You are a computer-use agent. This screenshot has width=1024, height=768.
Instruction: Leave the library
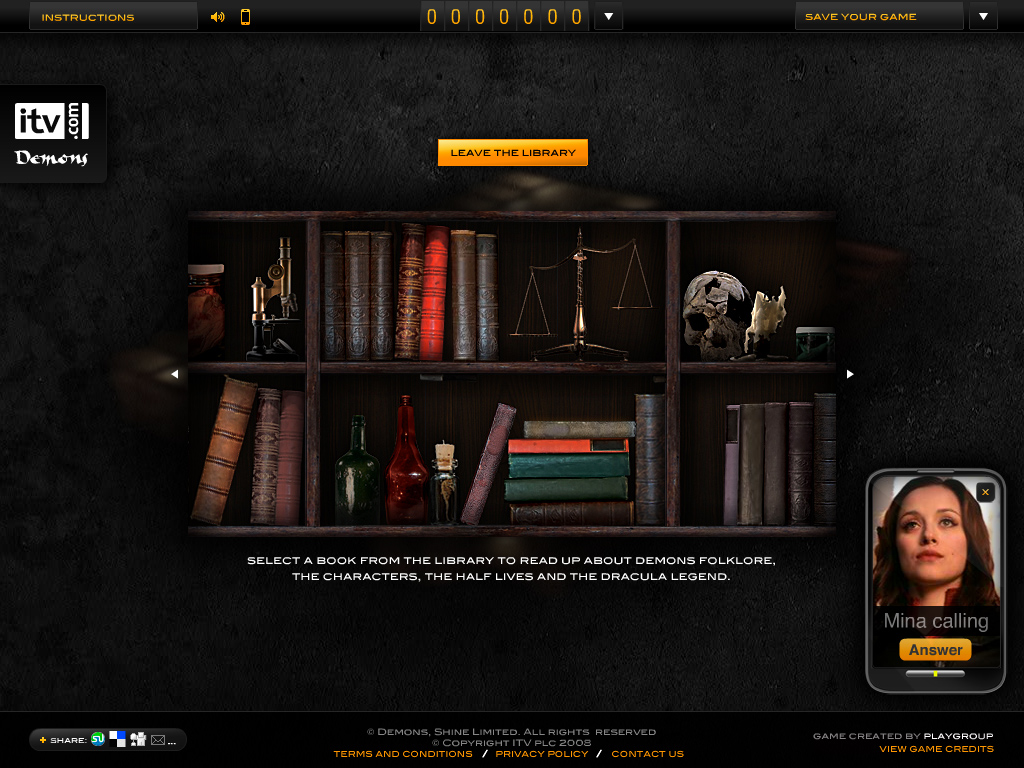512,153
